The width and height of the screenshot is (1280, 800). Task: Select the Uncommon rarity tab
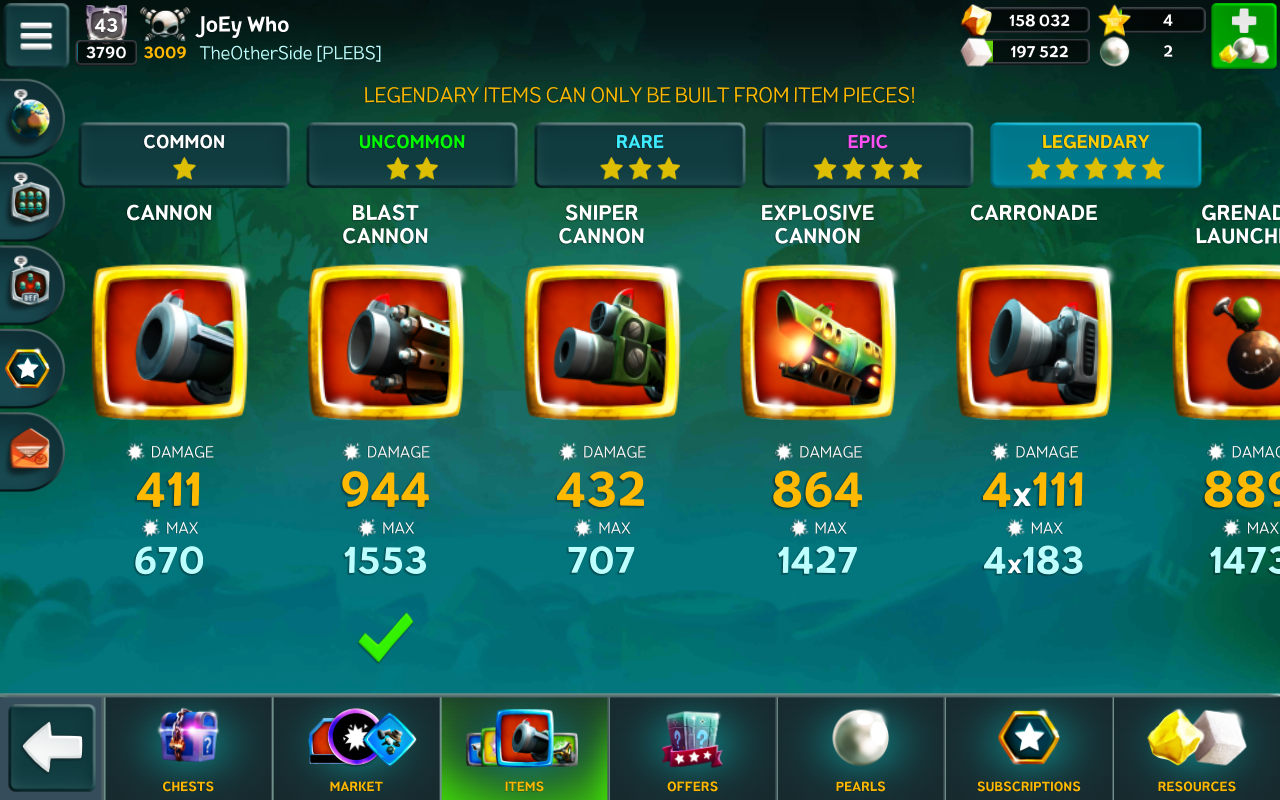point(412,155)
